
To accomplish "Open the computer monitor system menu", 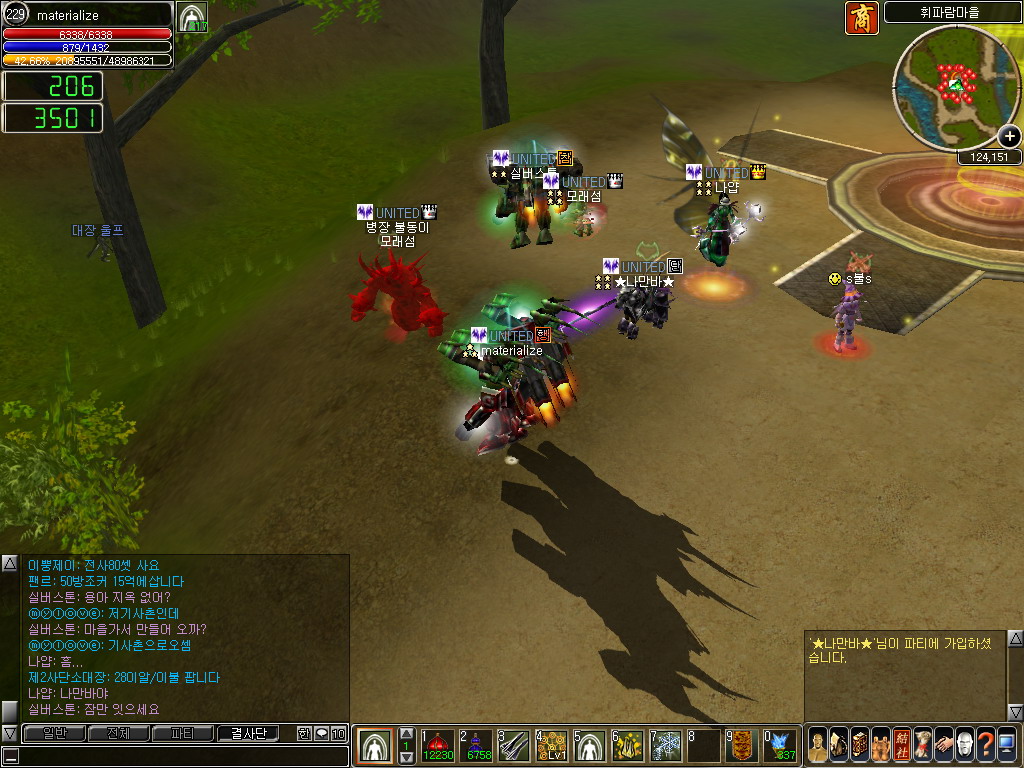I will click(1006, 744).
